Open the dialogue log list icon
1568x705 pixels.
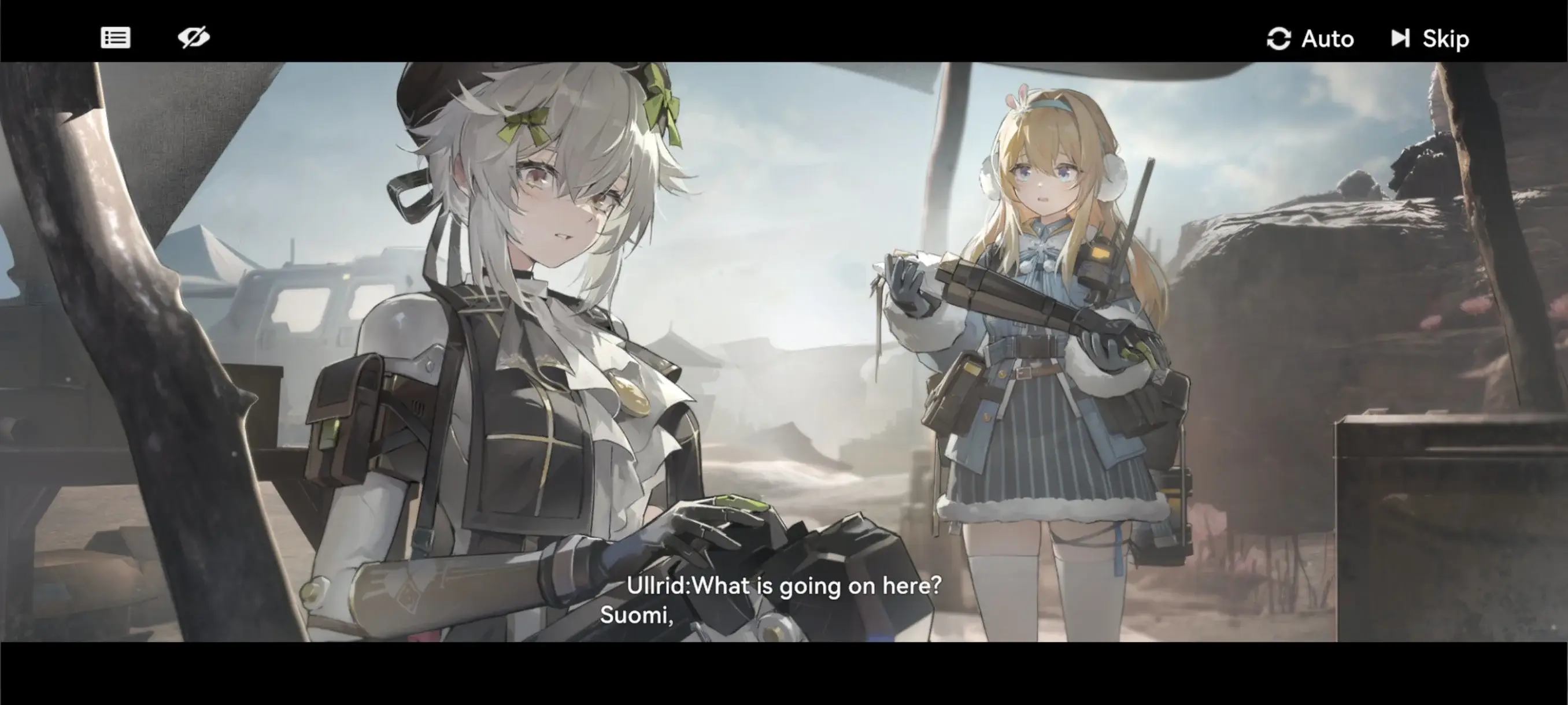(115, 38)
